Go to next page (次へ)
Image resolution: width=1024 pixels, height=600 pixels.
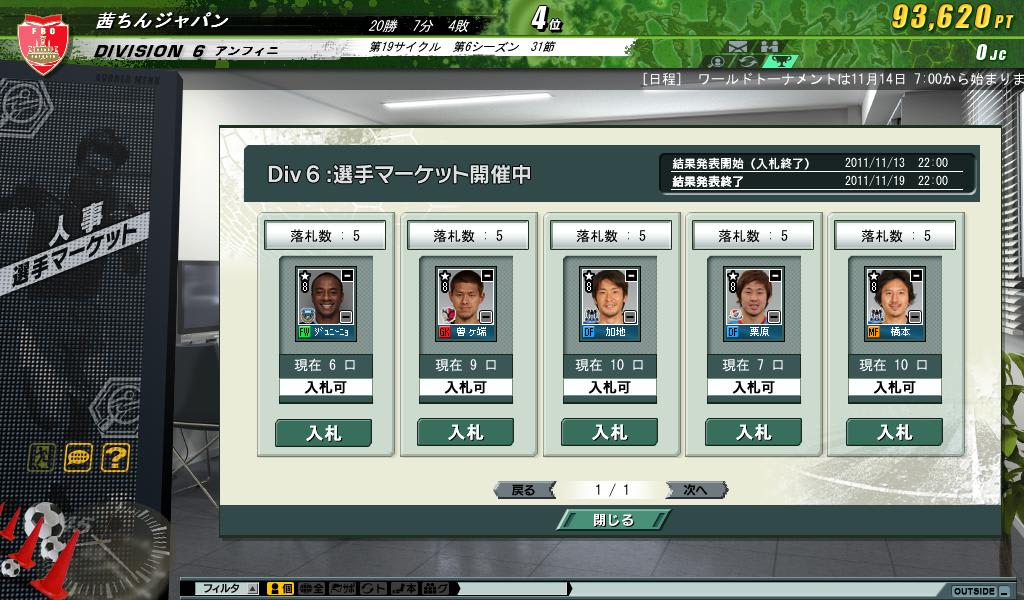[695, 490]
